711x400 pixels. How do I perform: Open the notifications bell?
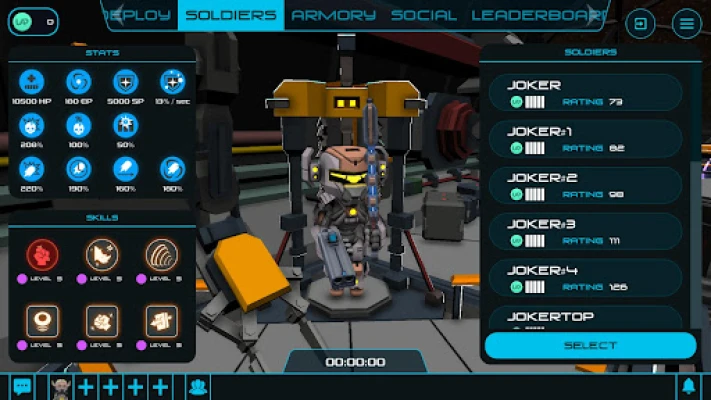[688, 387]
